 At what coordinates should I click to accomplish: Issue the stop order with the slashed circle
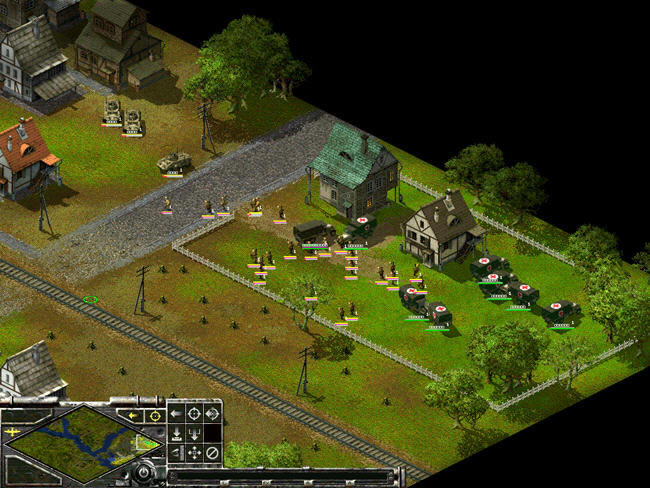(x=212, y=453)
